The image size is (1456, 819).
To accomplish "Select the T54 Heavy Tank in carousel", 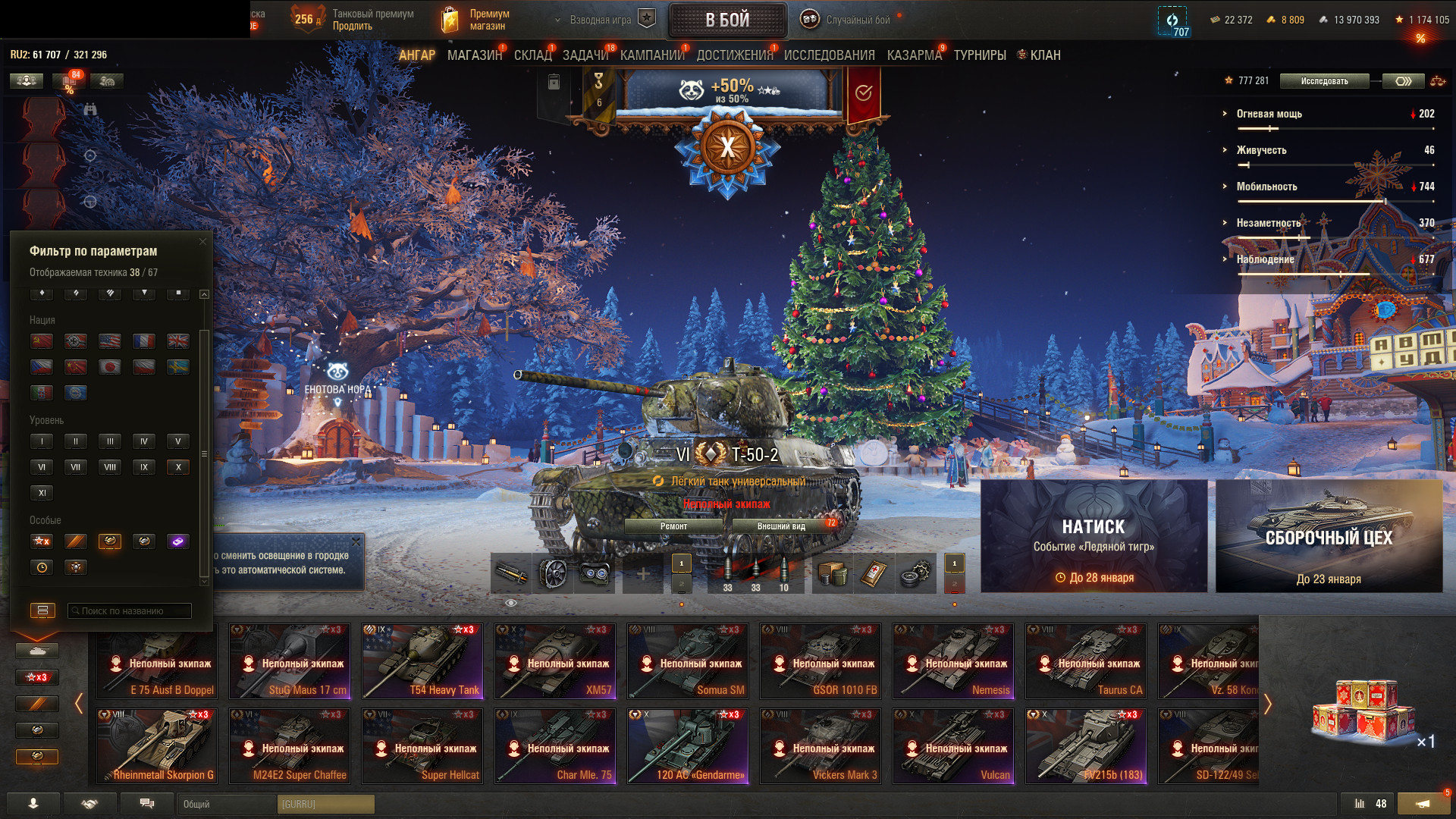I will [x=422, y=661].
